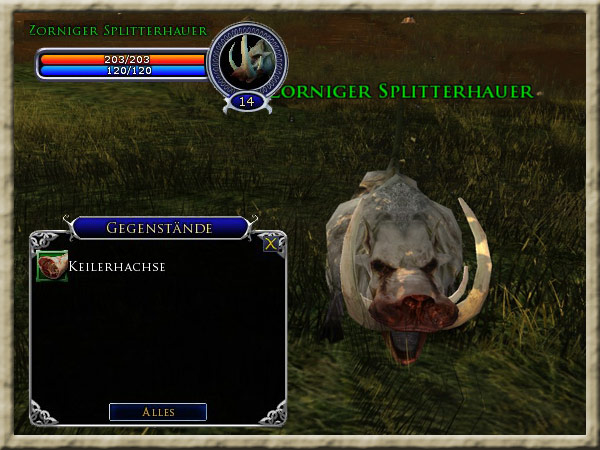Pick up the Keilerhachse item icon
The image size is (600, 450).
click(x=51, y=266)
